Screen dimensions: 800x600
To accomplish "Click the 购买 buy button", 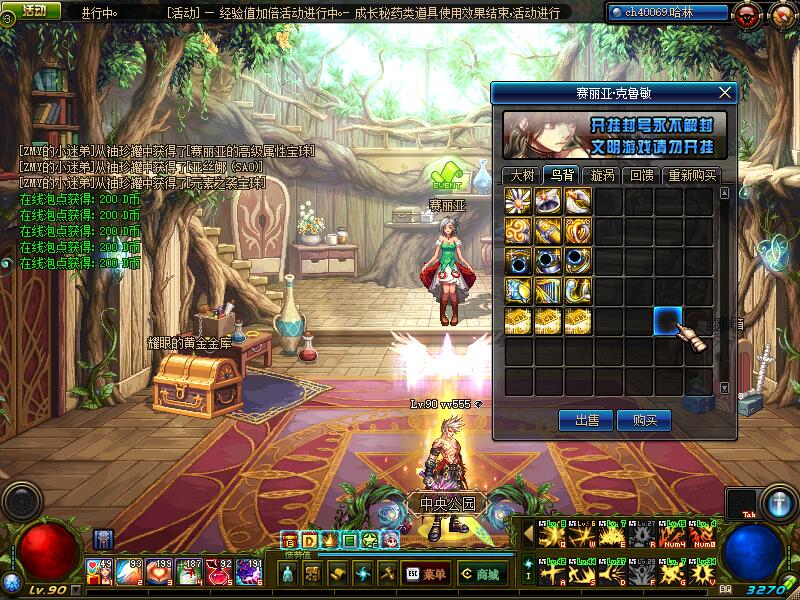I will point(644,420).
